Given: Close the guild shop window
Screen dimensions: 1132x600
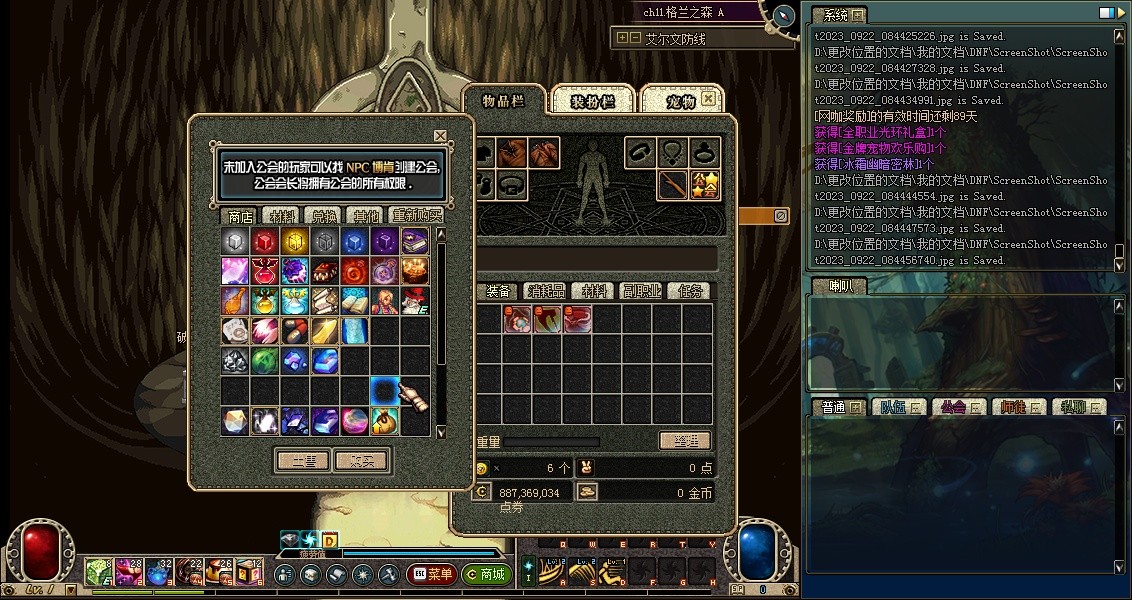Looking at the screenshot, I should click(440, 136).
